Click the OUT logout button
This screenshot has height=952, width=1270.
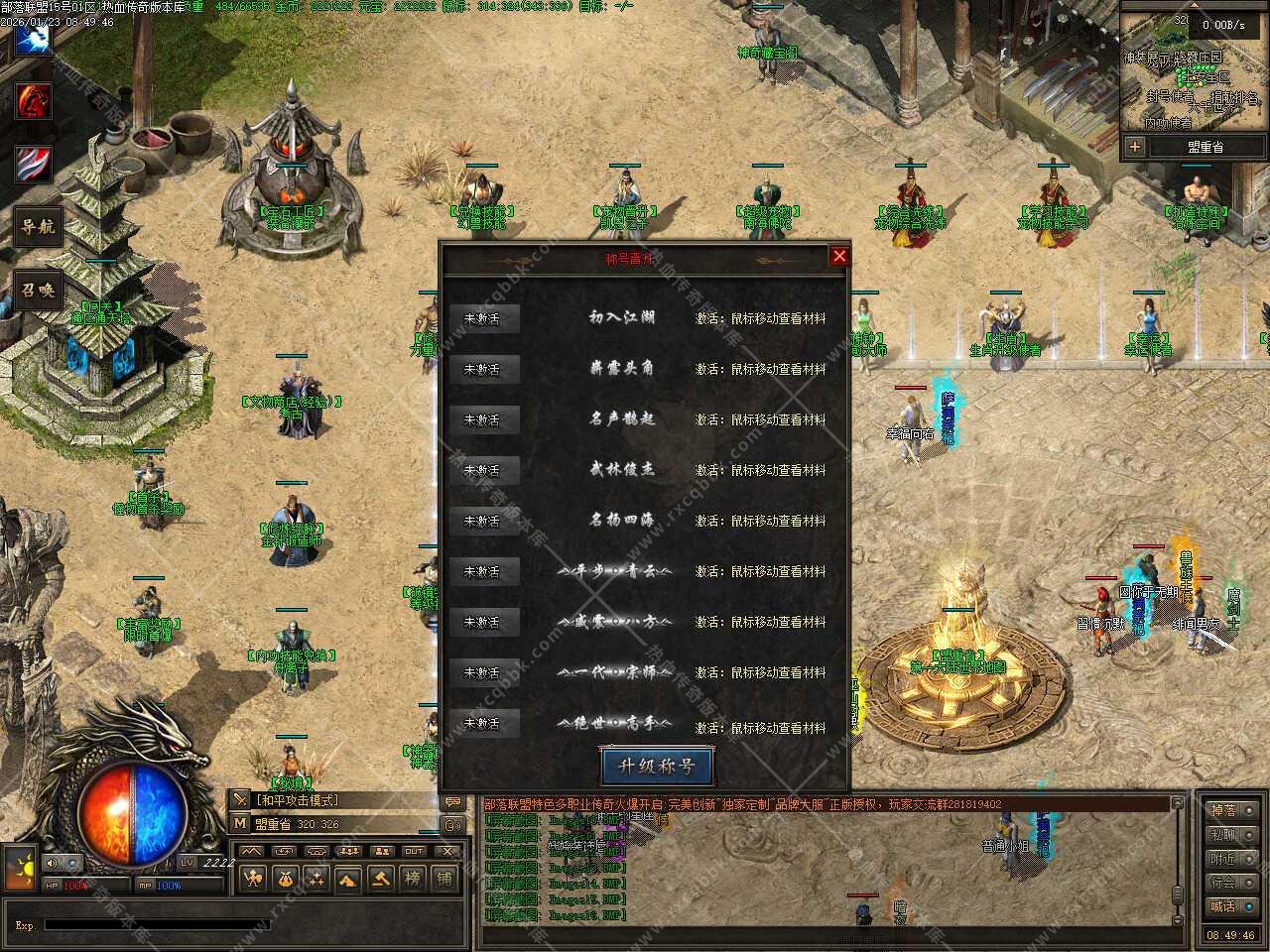coord(414,851)
